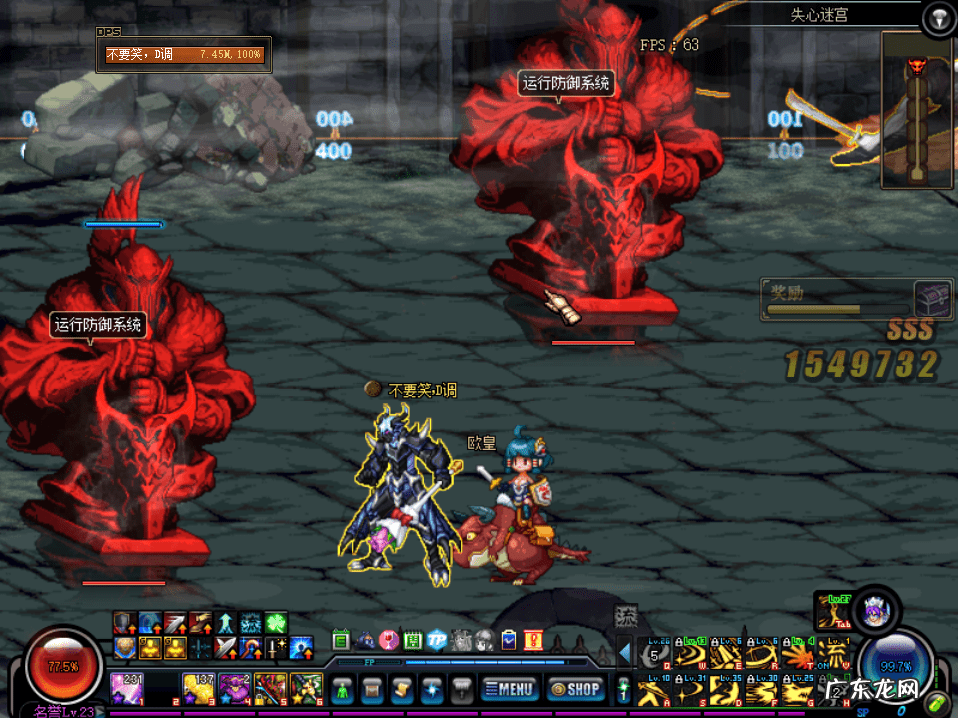
Task: Open the TP icon shortcut
Action: click(x=437, y=640)
